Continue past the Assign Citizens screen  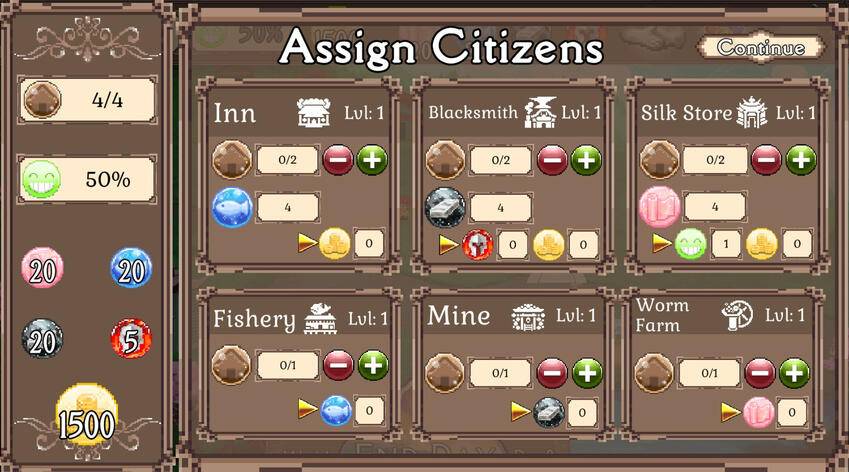(x=761, y=48)
